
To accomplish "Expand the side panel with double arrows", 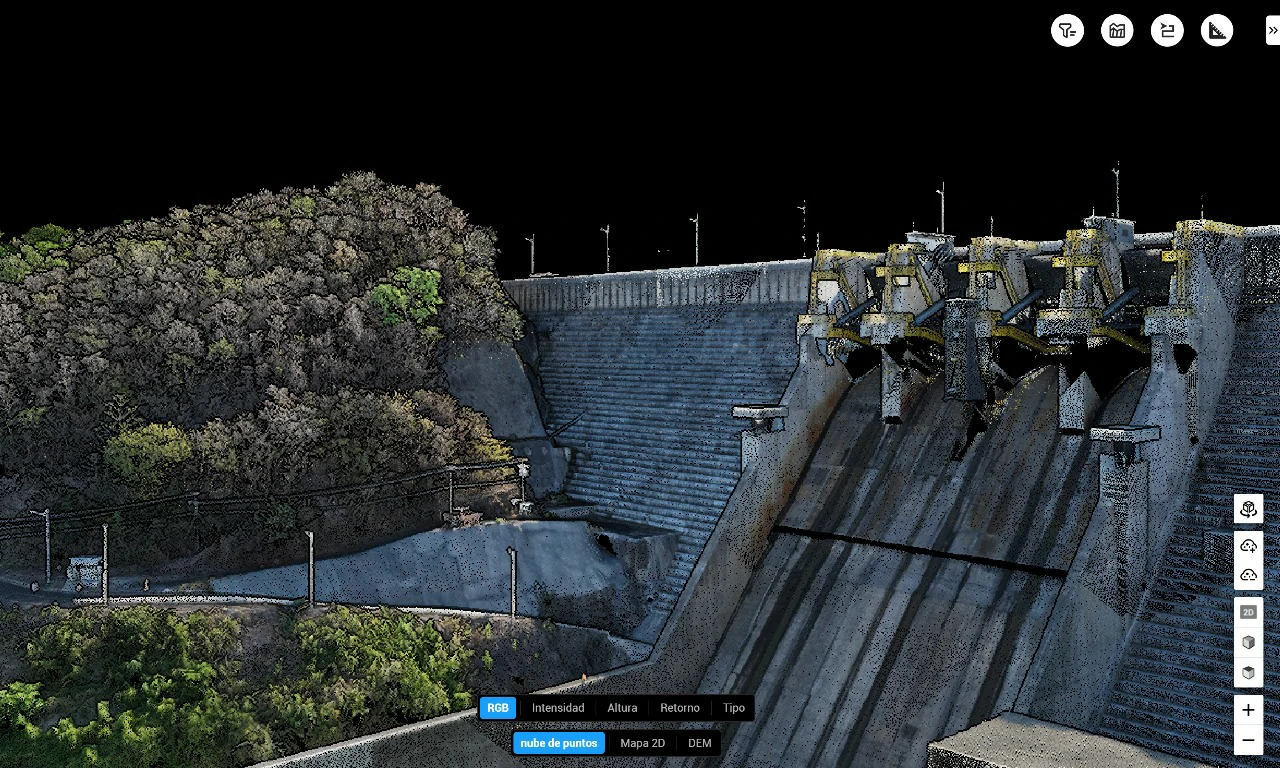I will 1272,31.
